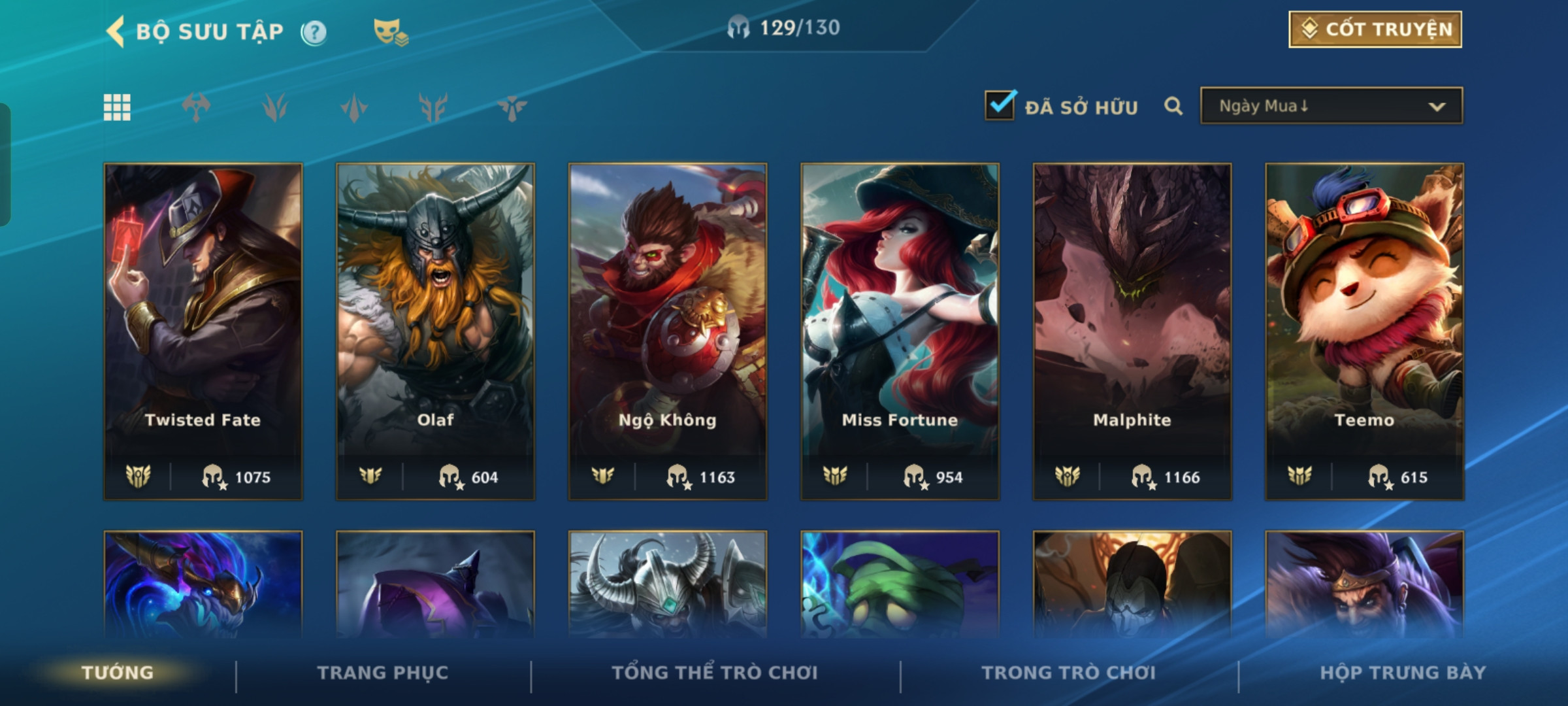Open the Ngộ Không champion card

668,331
